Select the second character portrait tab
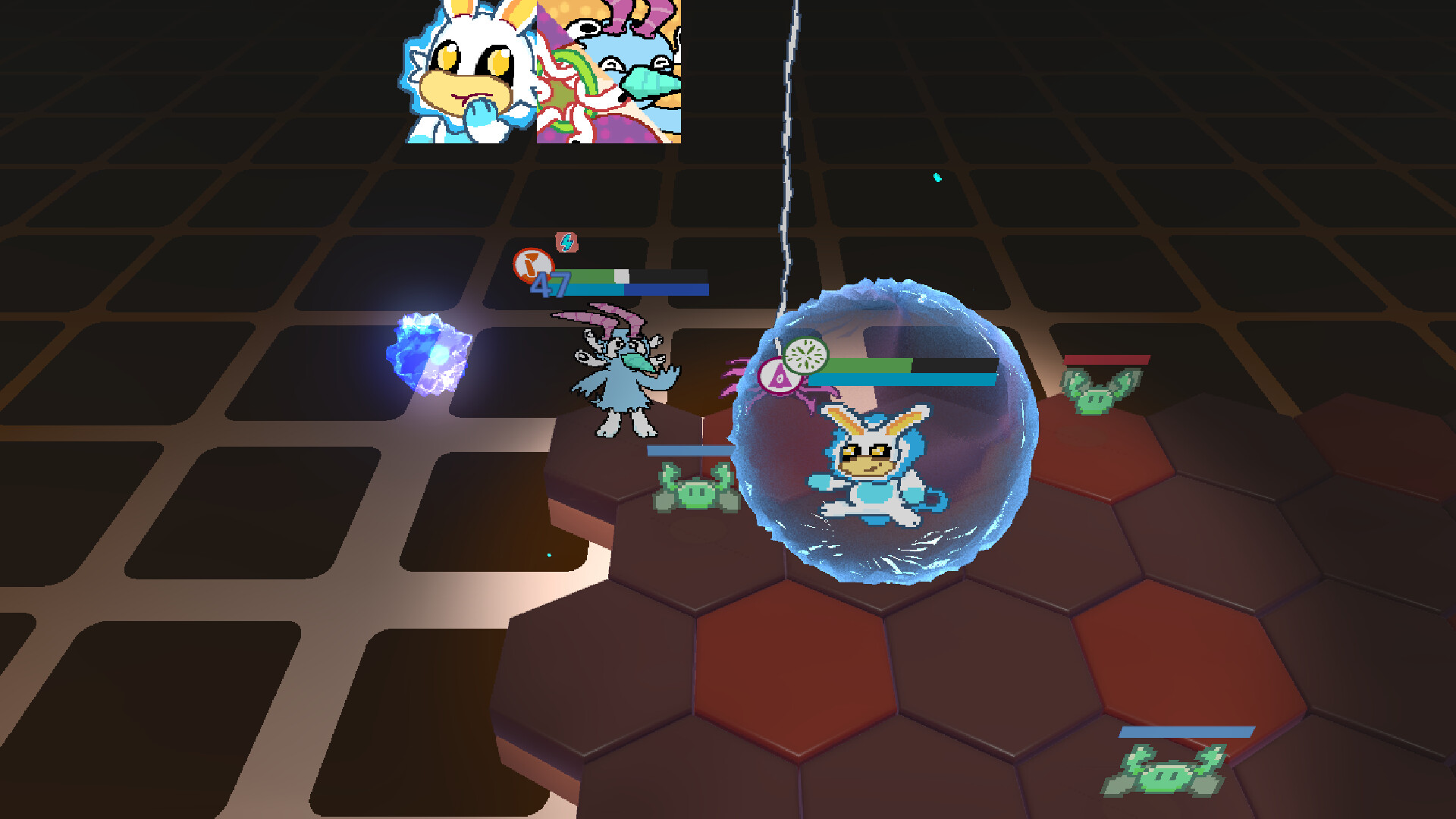1456x819 pixels. [x=610, y=72]
